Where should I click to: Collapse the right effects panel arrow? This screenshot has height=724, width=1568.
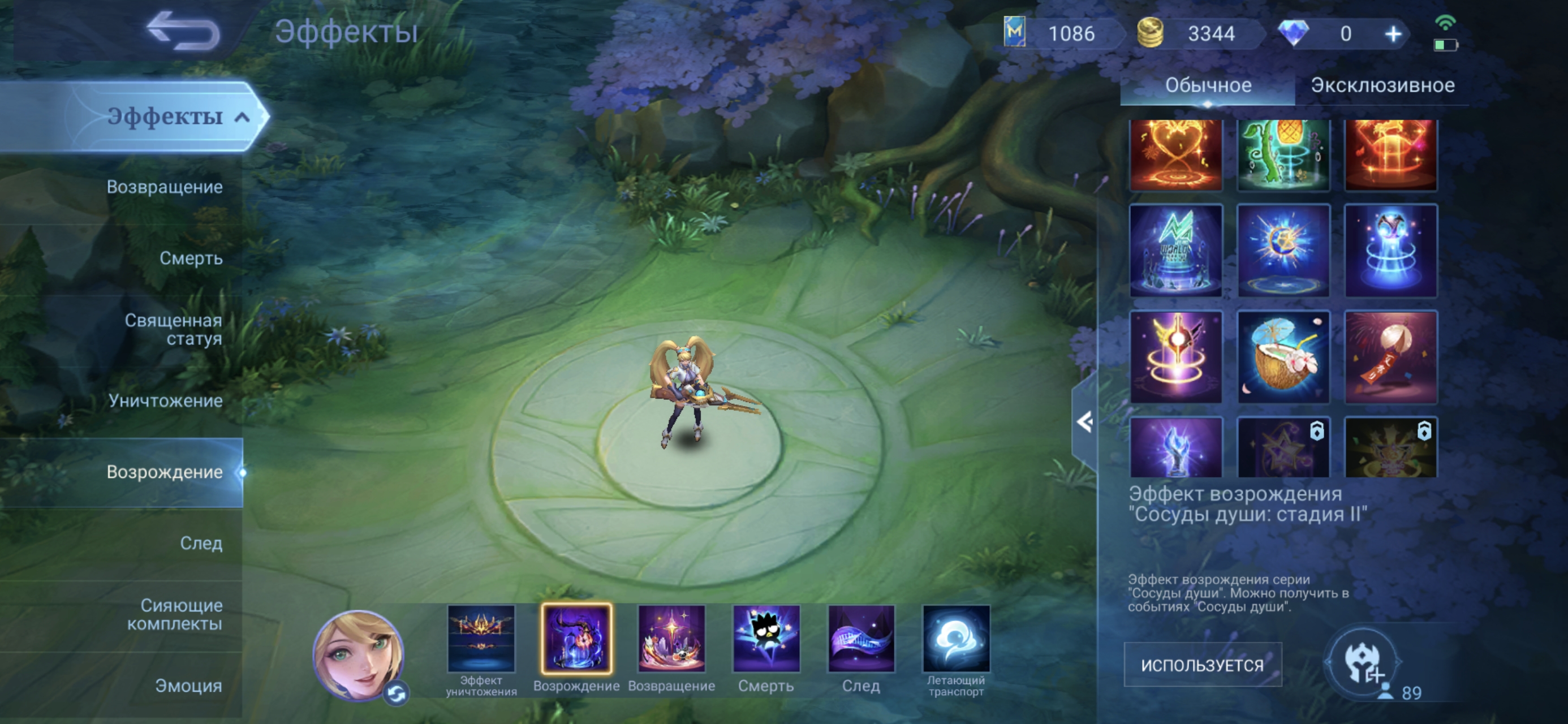1084,422
